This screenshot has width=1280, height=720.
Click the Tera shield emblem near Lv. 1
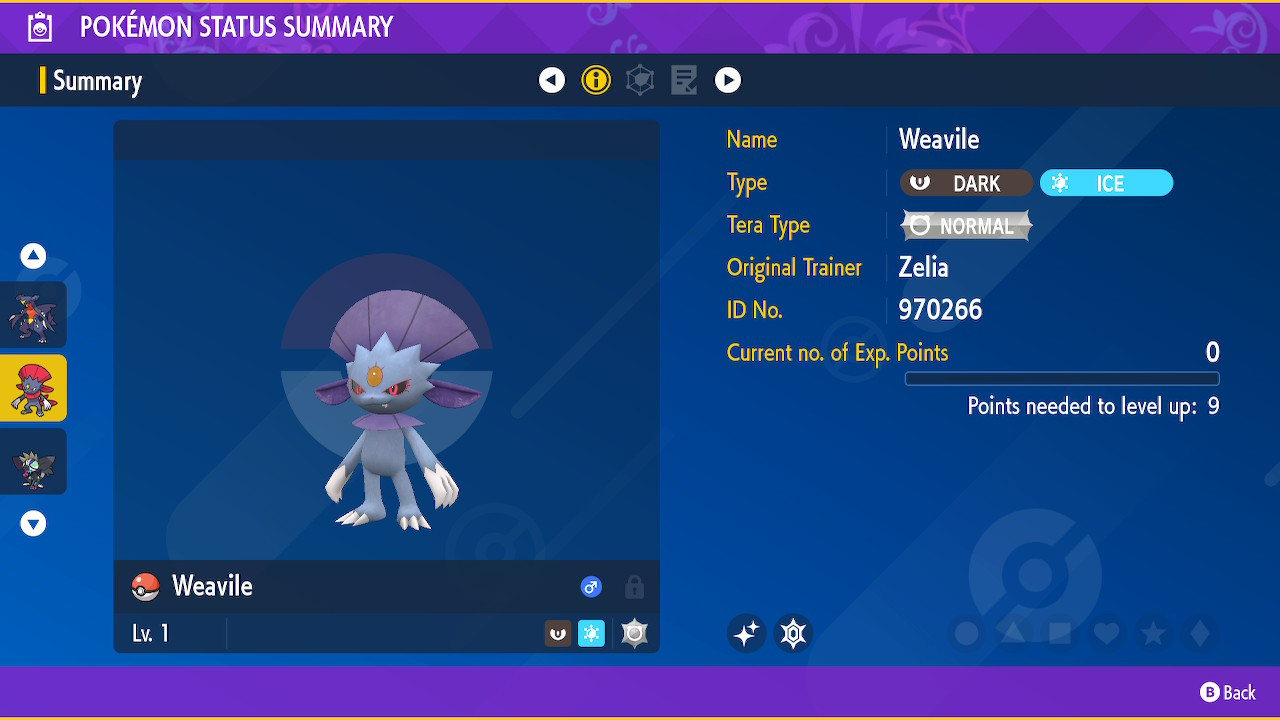pos(634,632)
